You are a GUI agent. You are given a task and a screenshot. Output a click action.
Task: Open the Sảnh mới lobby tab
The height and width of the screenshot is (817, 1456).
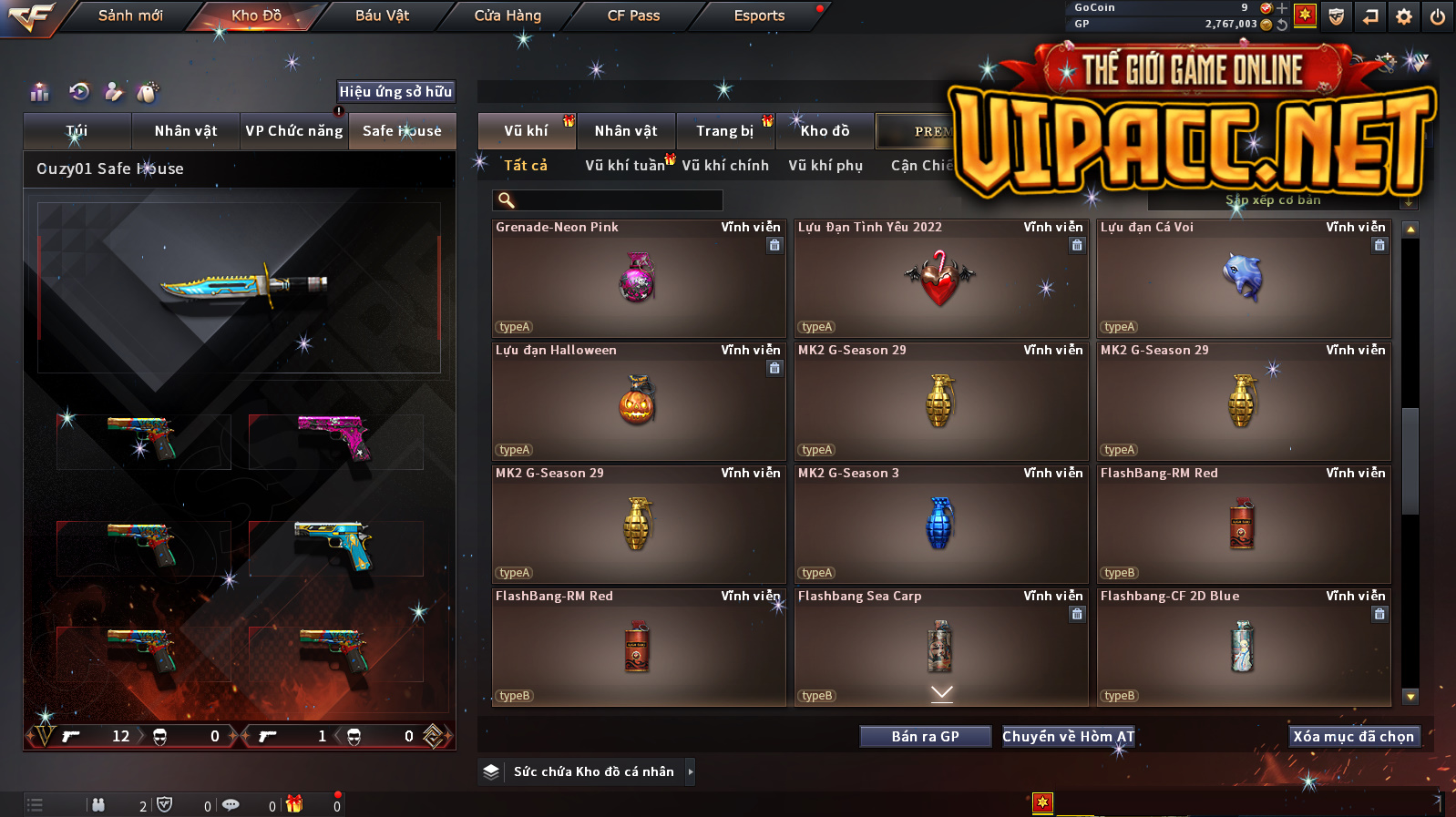[130, 15]
